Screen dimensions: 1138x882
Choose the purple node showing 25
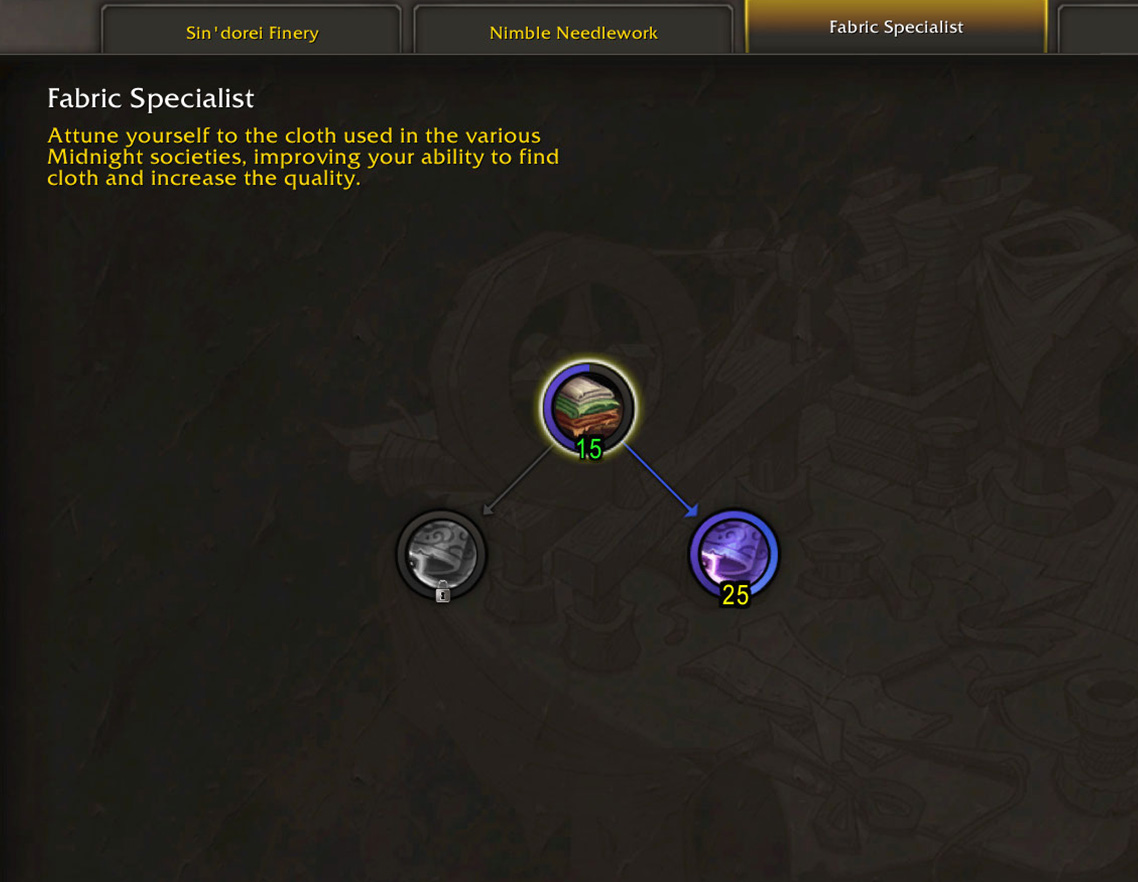click(734, 554)
